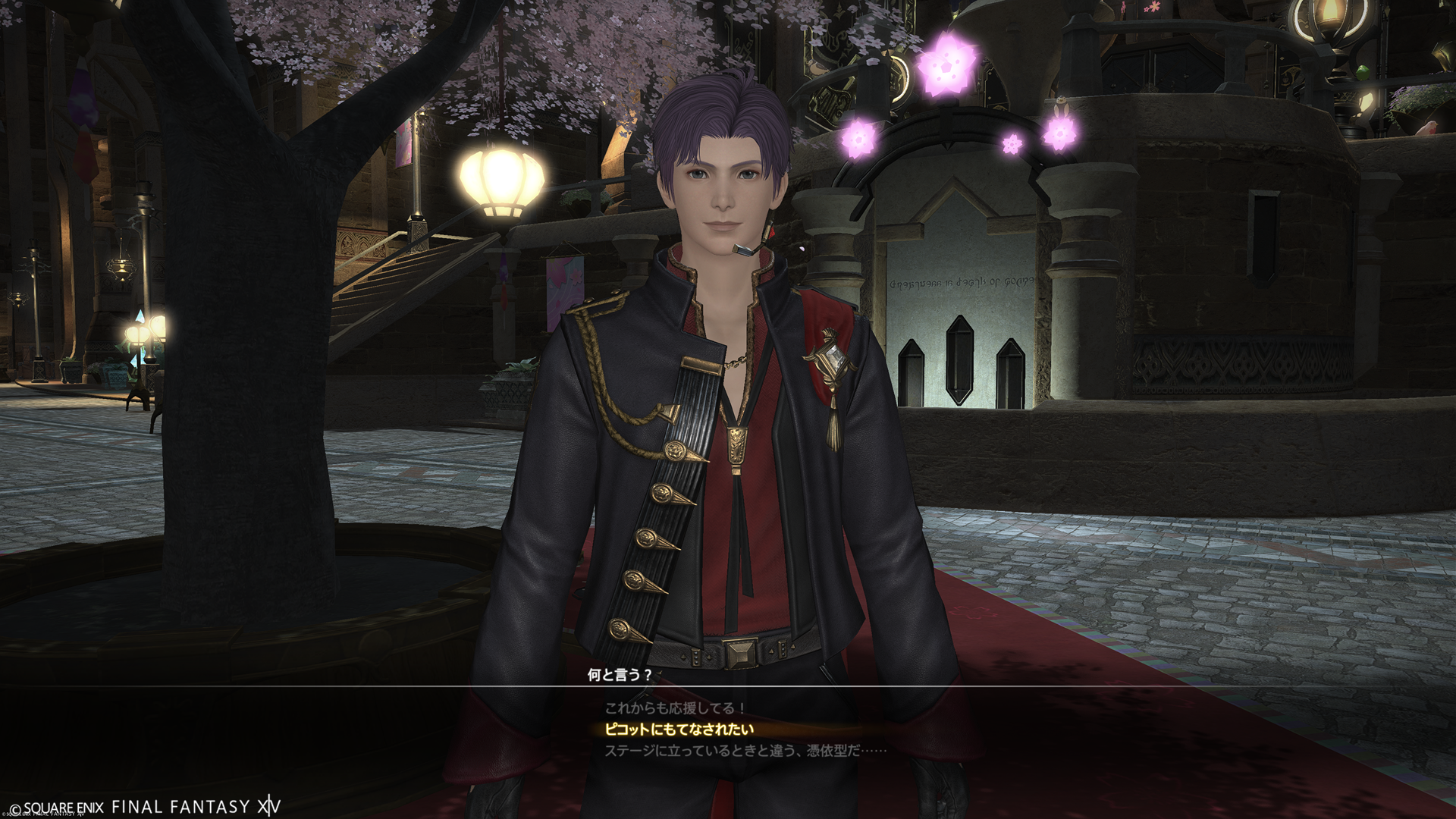The image size is (1456, 819).
Task: Select the highlighted "ピコットにもてなされたい" option
Action: coord(679,730)
